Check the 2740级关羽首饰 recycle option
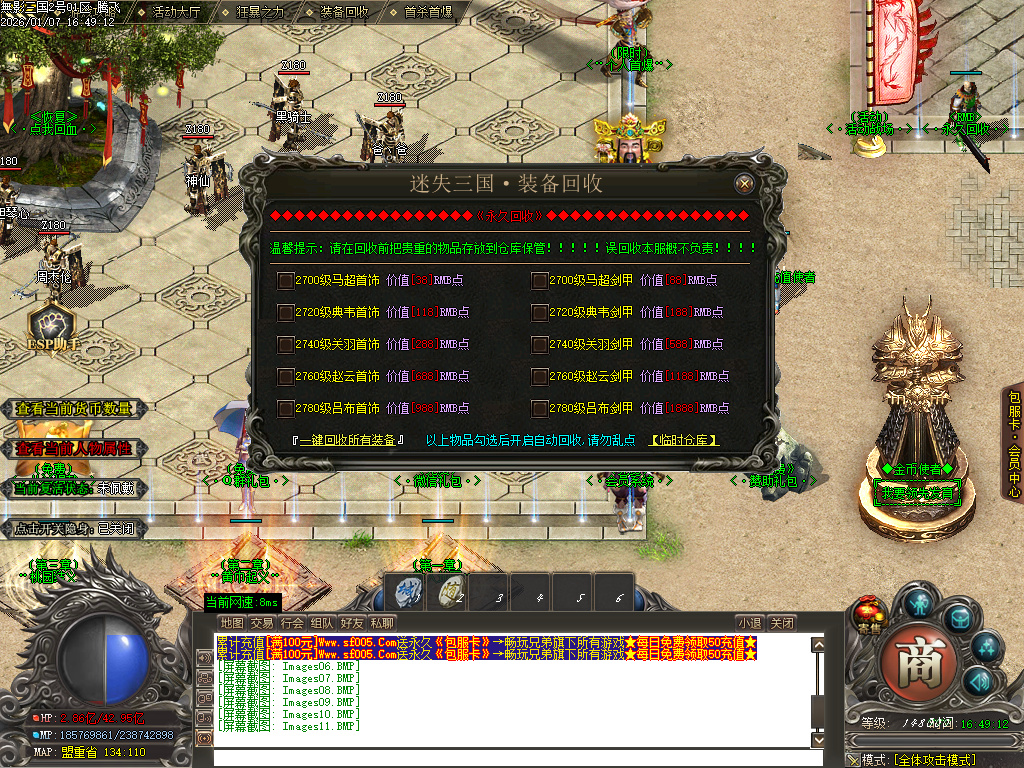 coord(286,345)
